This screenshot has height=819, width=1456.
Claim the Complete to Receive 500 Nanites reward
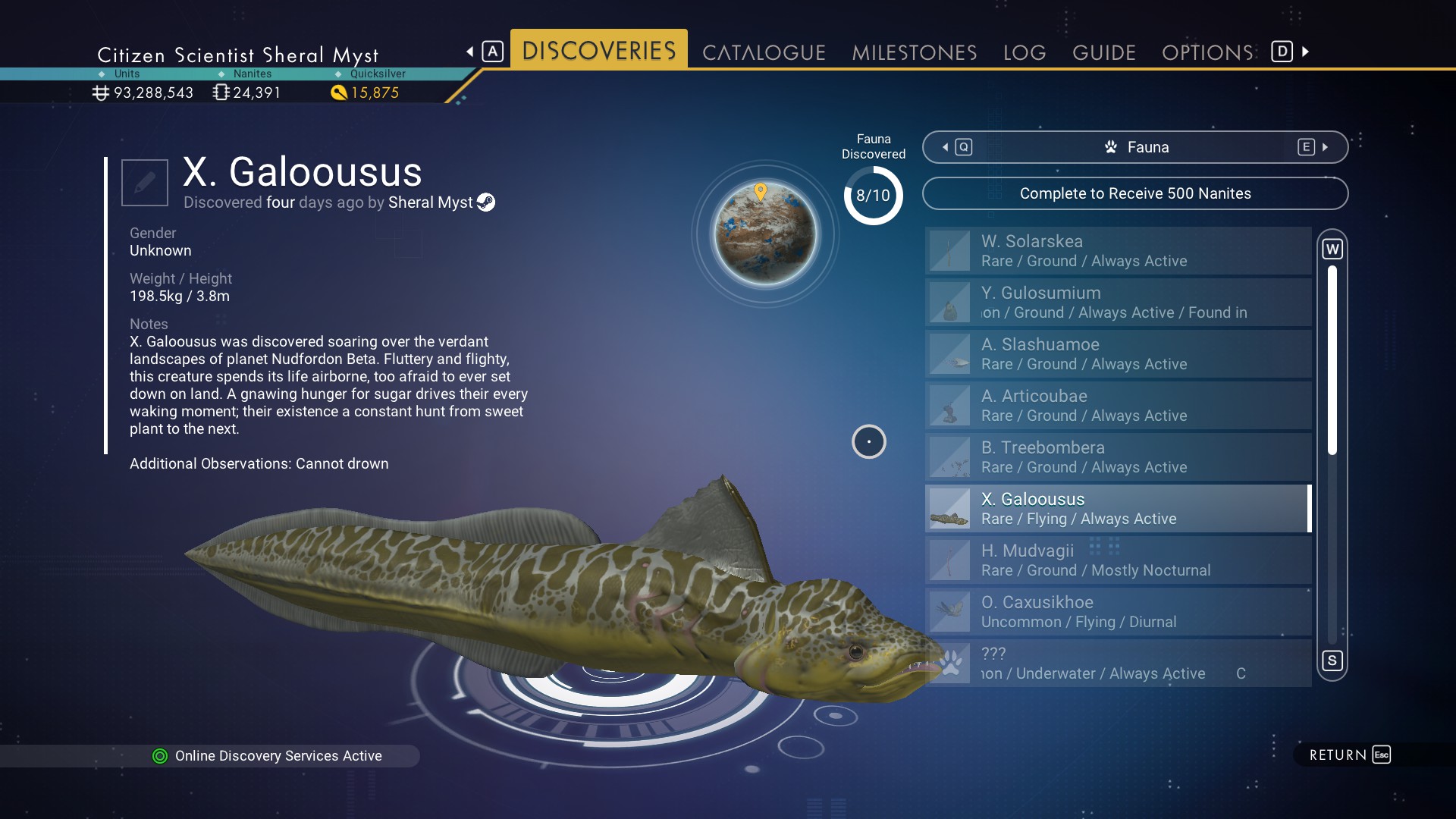point(1134,193)
